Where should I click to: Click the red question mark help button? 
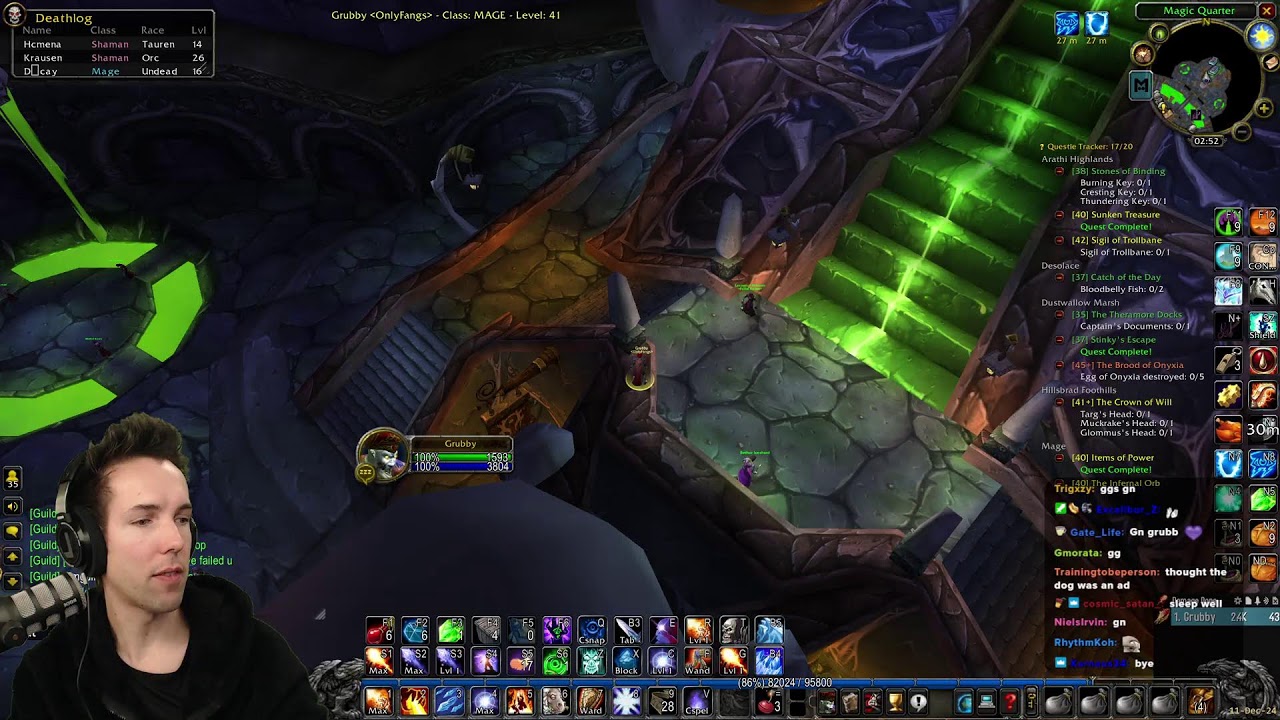coord(1010,702)
